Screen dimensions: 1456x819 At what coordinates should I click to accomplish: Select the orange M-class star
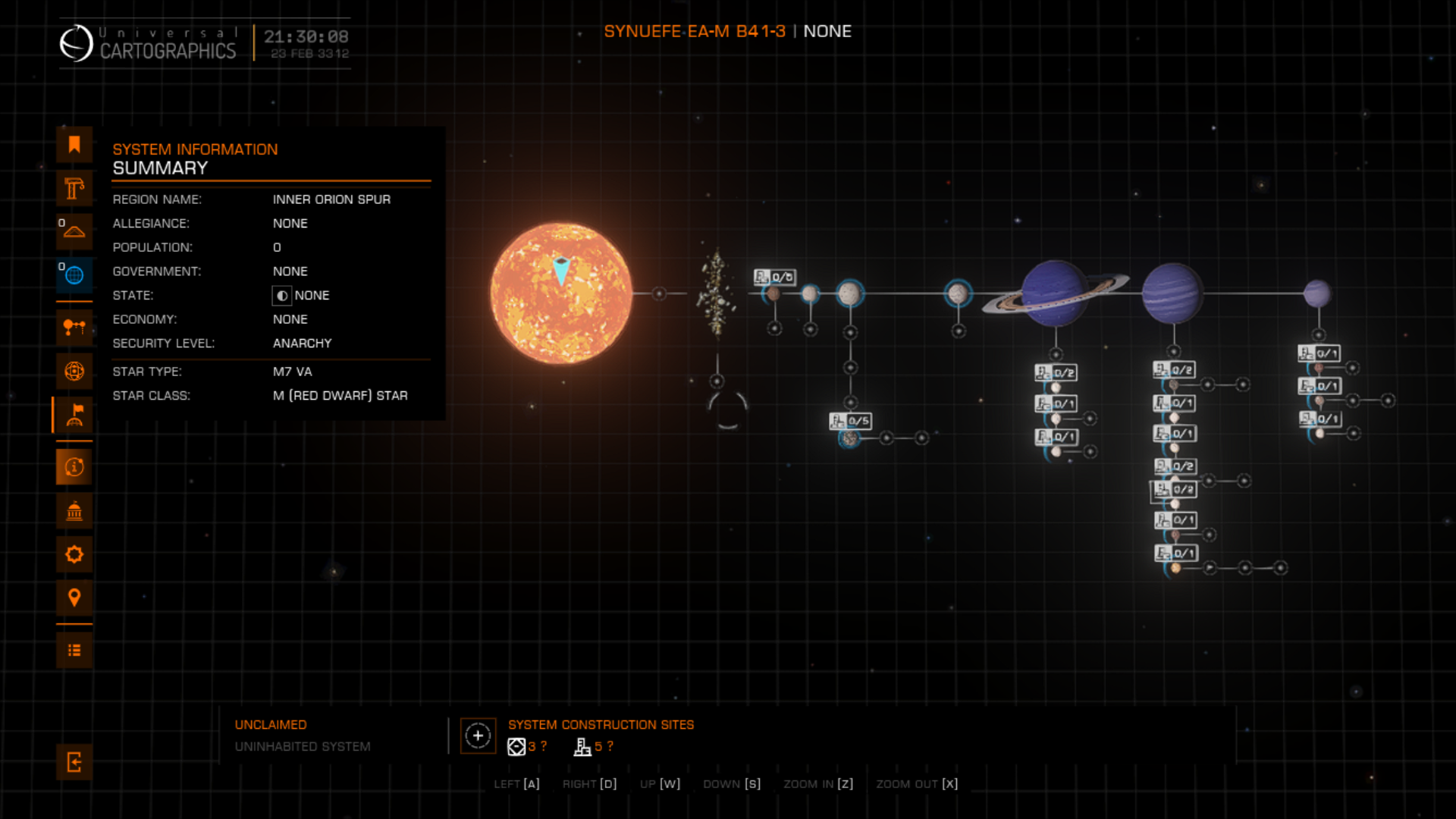561,293
